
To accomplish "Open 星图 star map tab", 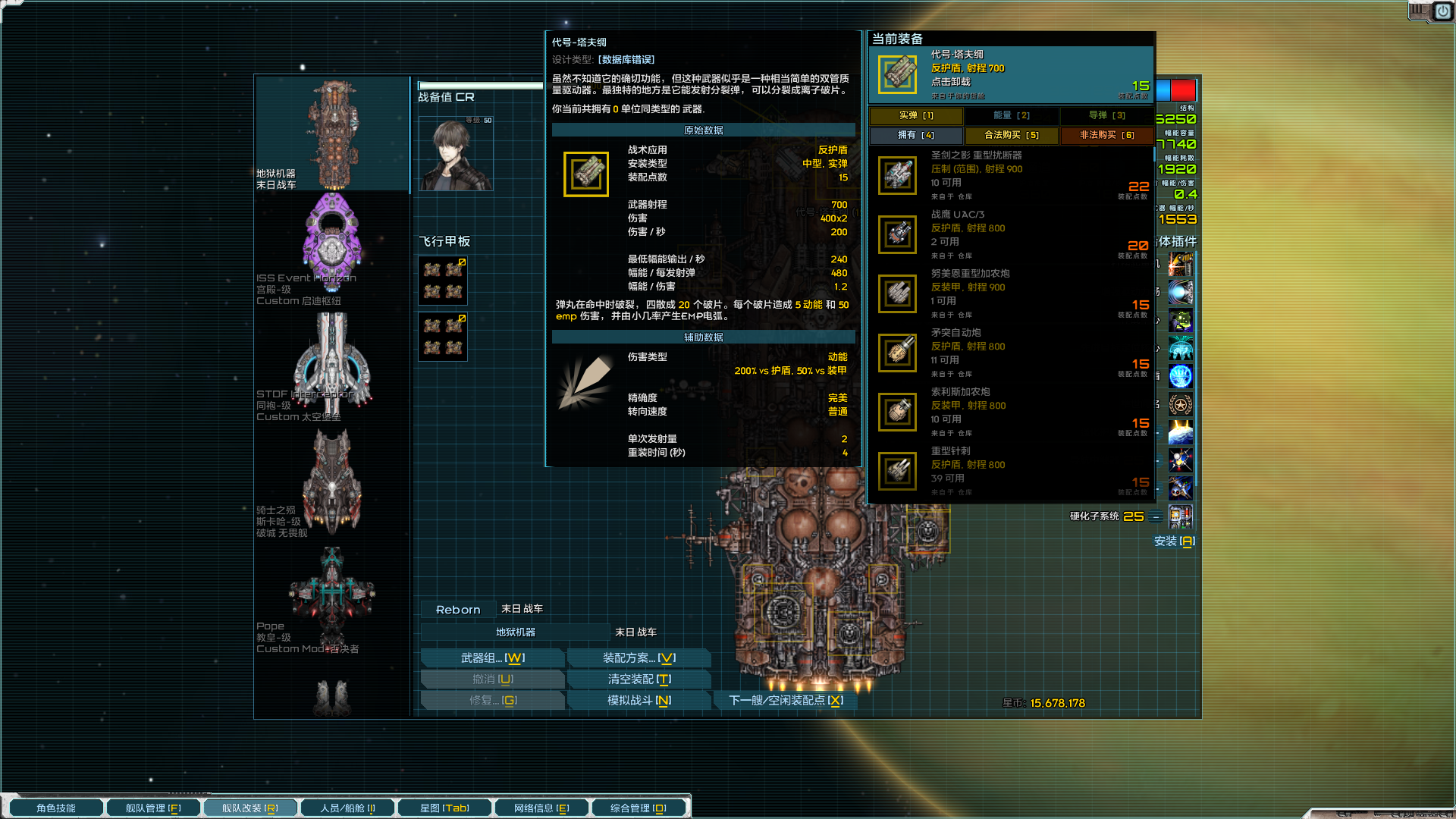I will pyautogui.click(x=444, y=808).
